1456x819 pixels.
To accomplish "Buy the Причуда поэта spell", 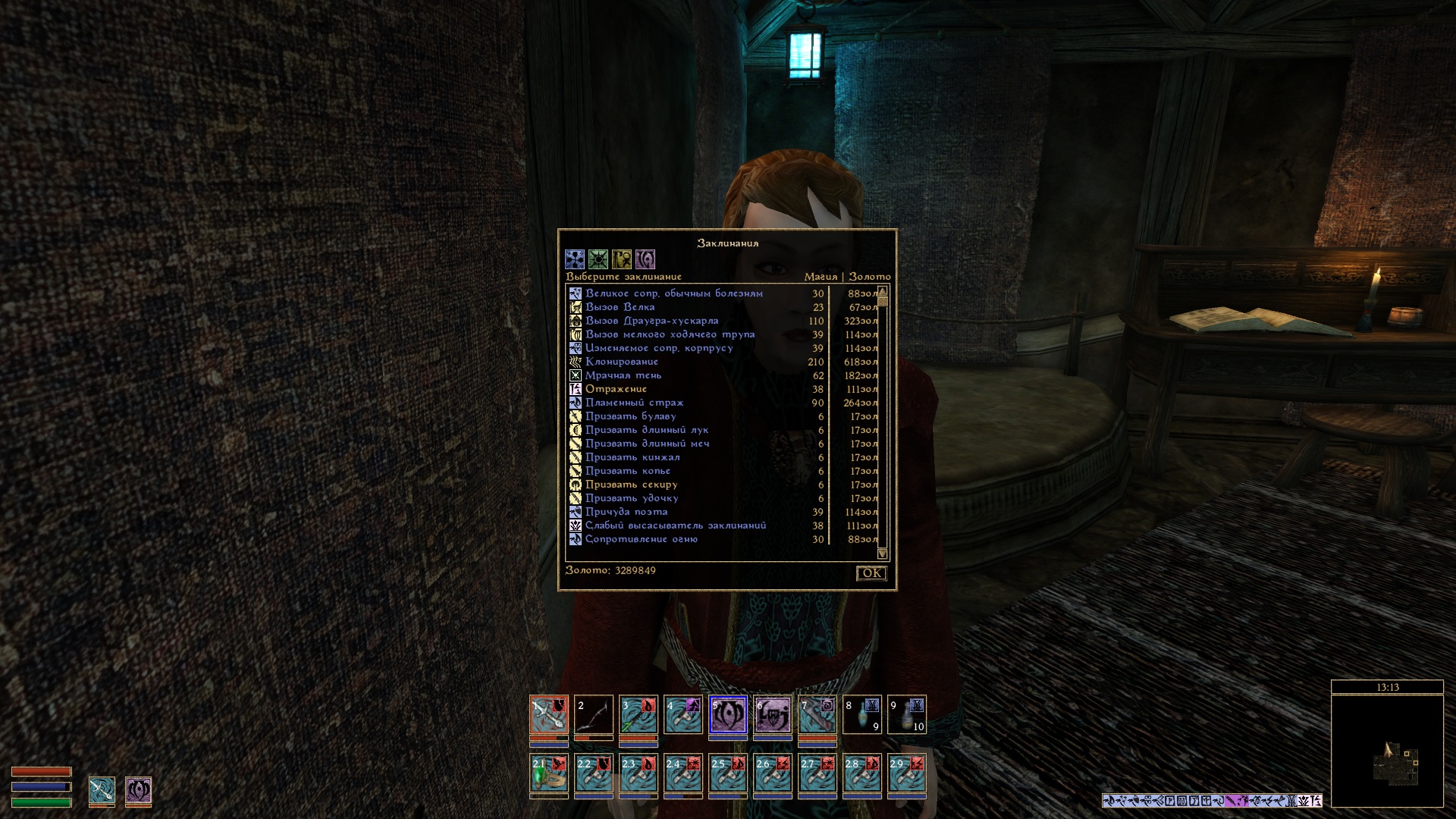I will pos(626,512).
